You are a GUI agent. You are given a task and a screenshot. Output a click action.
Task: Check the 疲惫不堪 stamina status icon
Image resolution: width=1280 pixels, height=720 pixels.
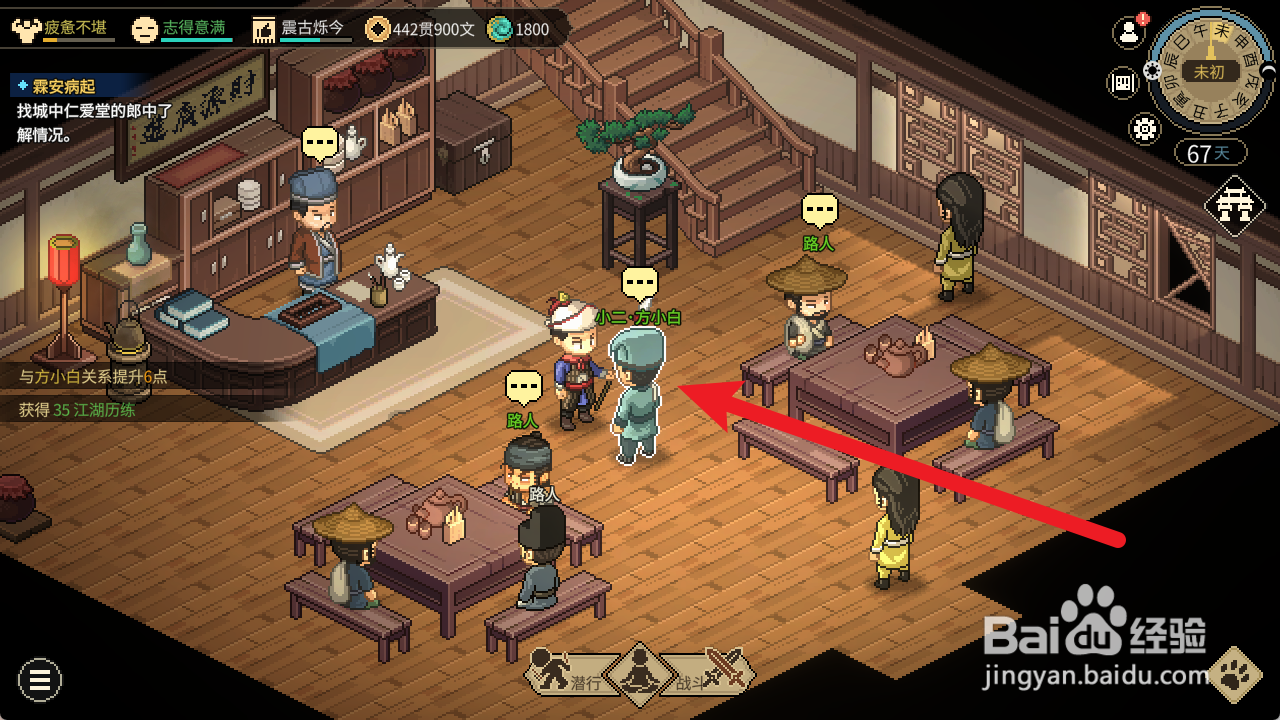pos(26,29)
